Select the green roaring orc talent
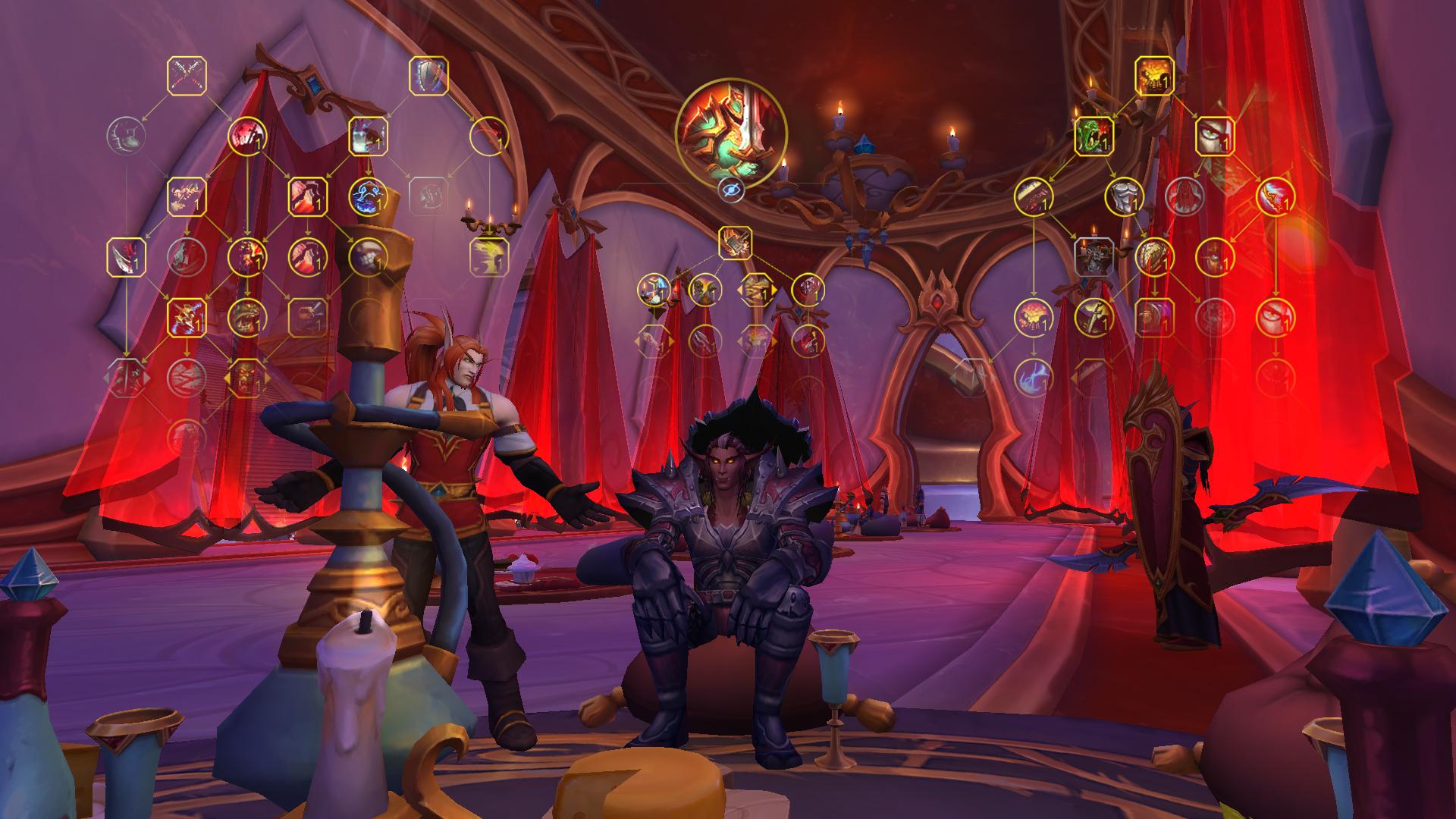 click(x=1094, y=136)
